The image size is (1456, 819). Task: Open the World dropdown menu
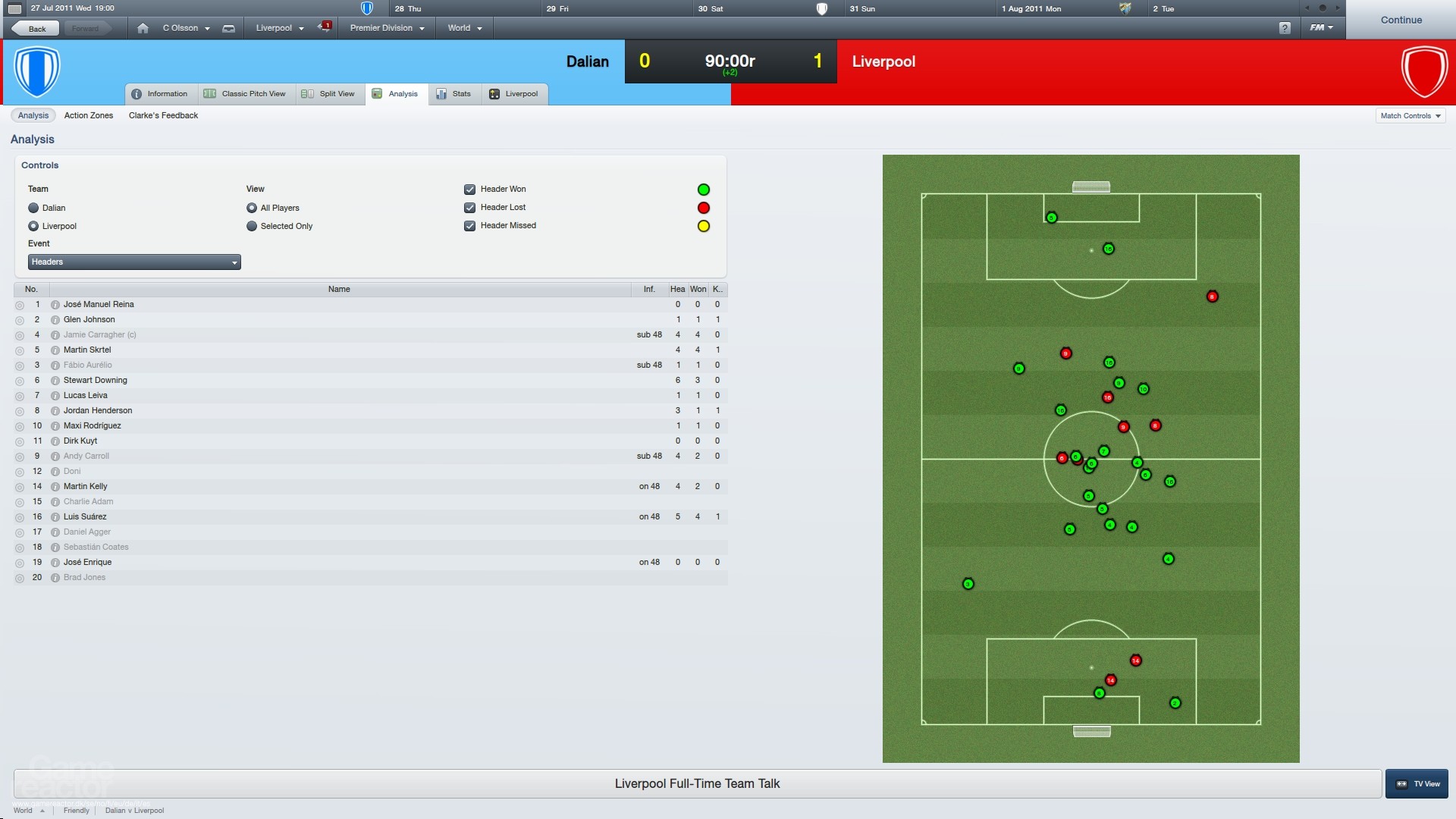pyautogui.click(x=463, y=27)
